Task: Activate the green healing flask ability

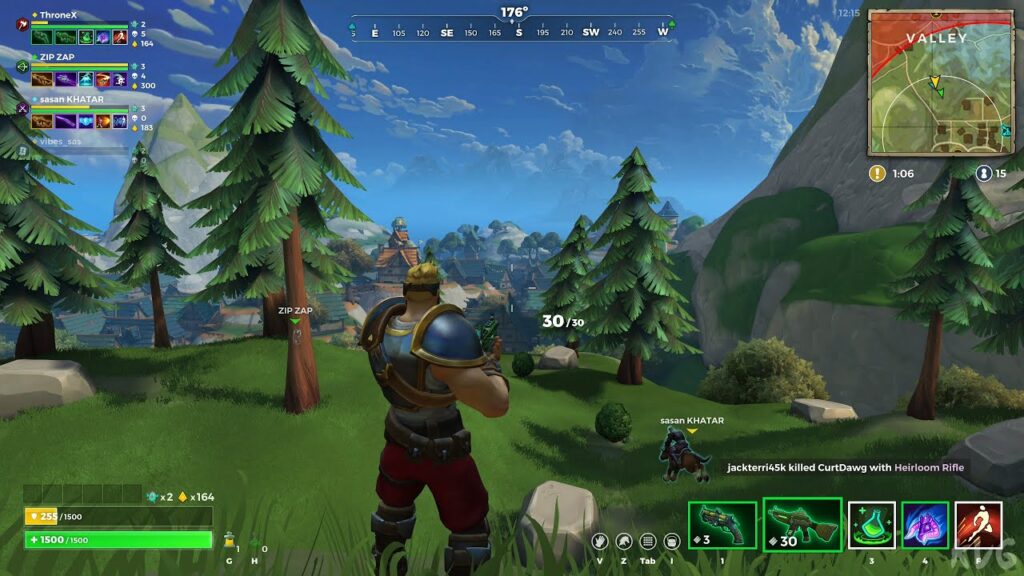Action: [872, 525]
